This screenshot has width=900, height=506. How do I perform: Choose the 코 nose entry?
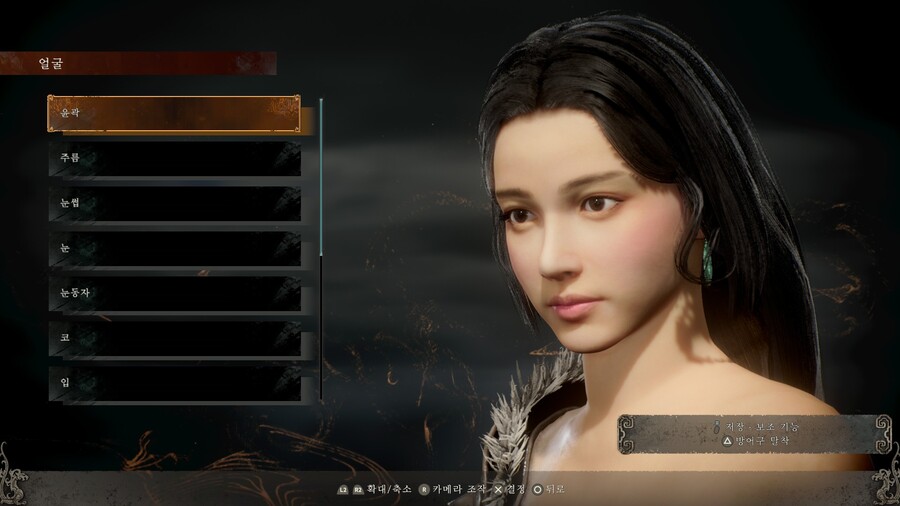[174, 339]
